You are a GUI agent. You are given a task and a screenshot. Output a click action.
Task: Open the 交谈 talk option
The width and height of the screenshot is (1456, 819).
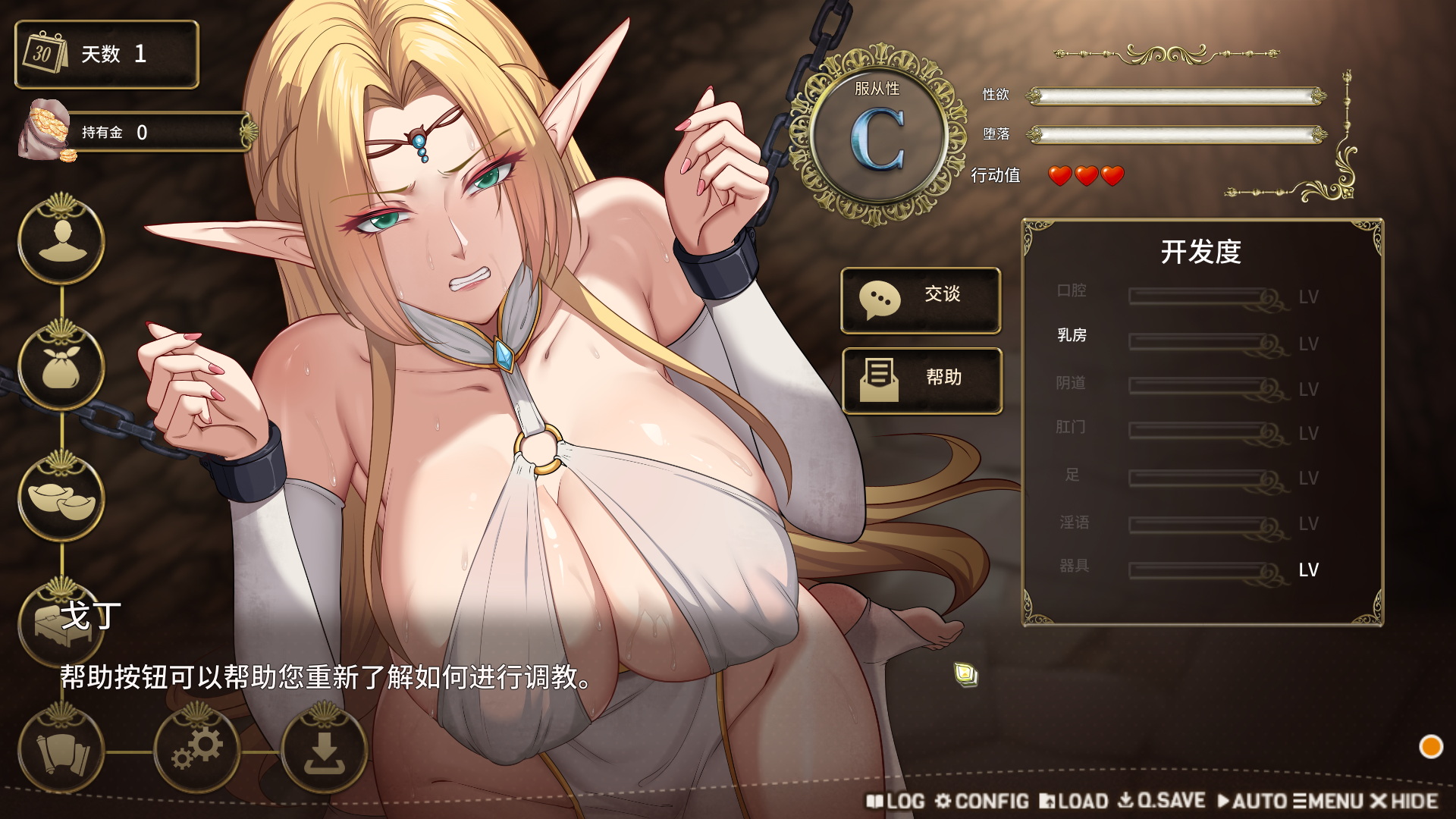(x=921, y=300)
